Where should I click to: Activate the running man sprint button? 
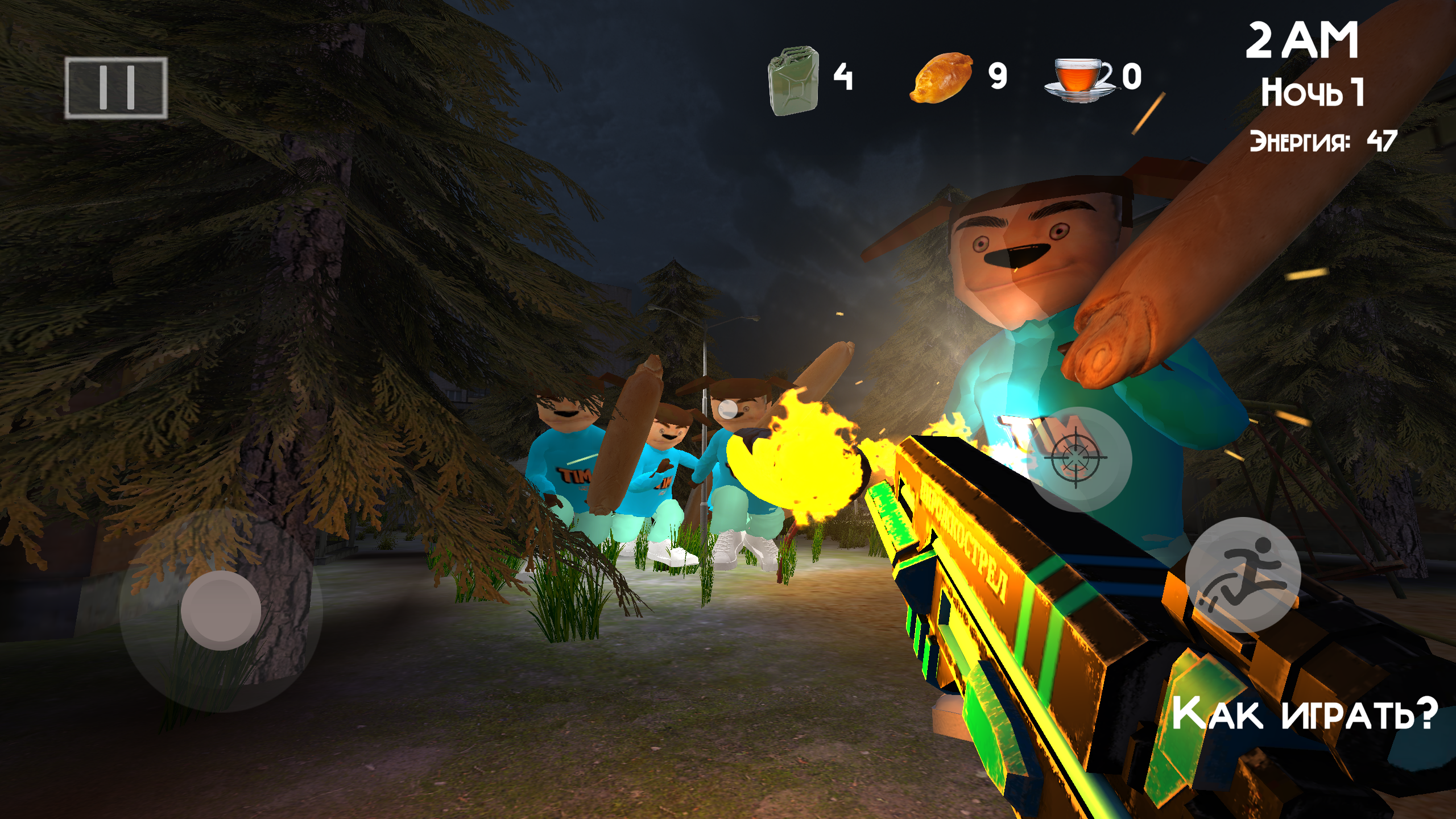[x=1242, y=575]
